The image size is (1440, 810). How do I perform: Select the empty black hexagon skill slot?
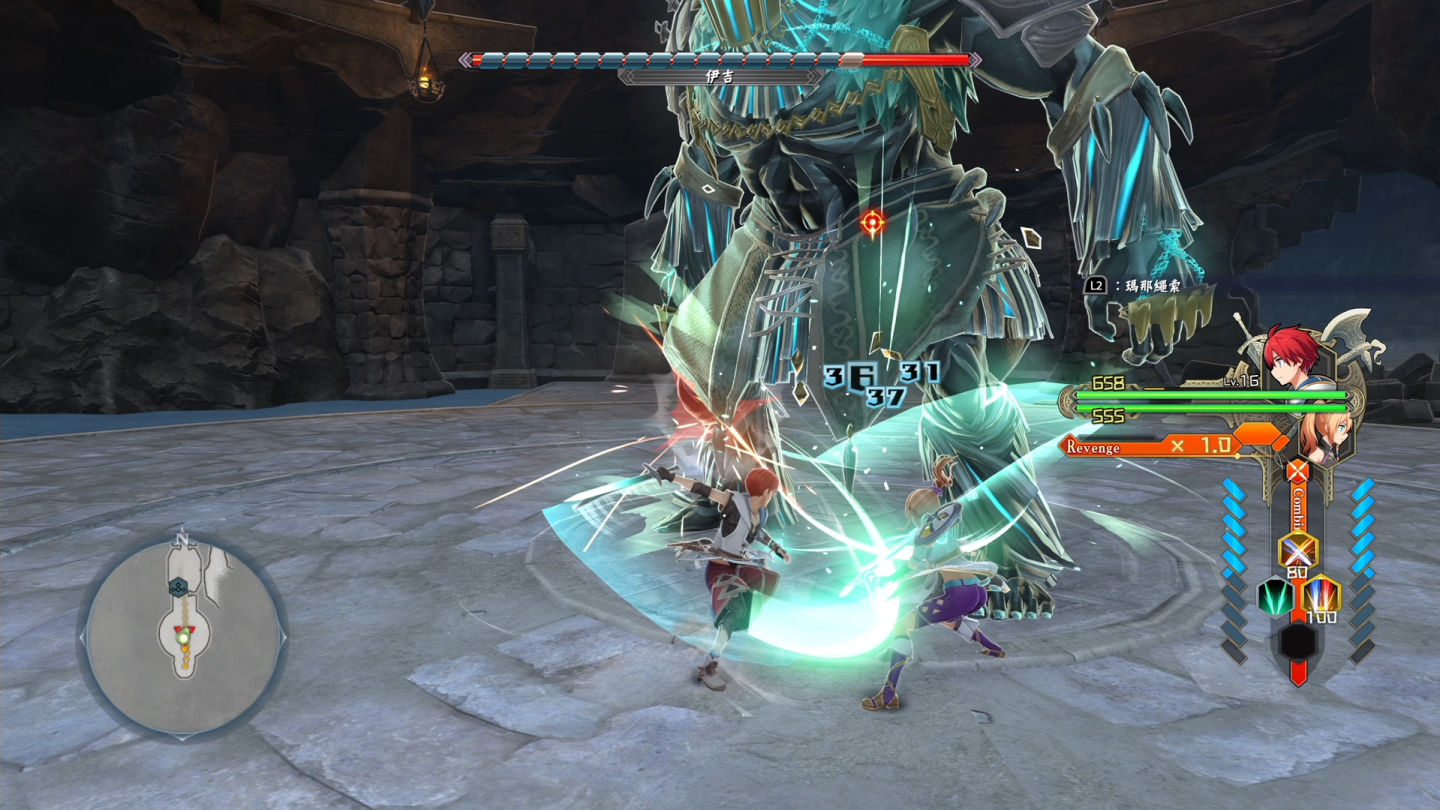coord(1298,640)
